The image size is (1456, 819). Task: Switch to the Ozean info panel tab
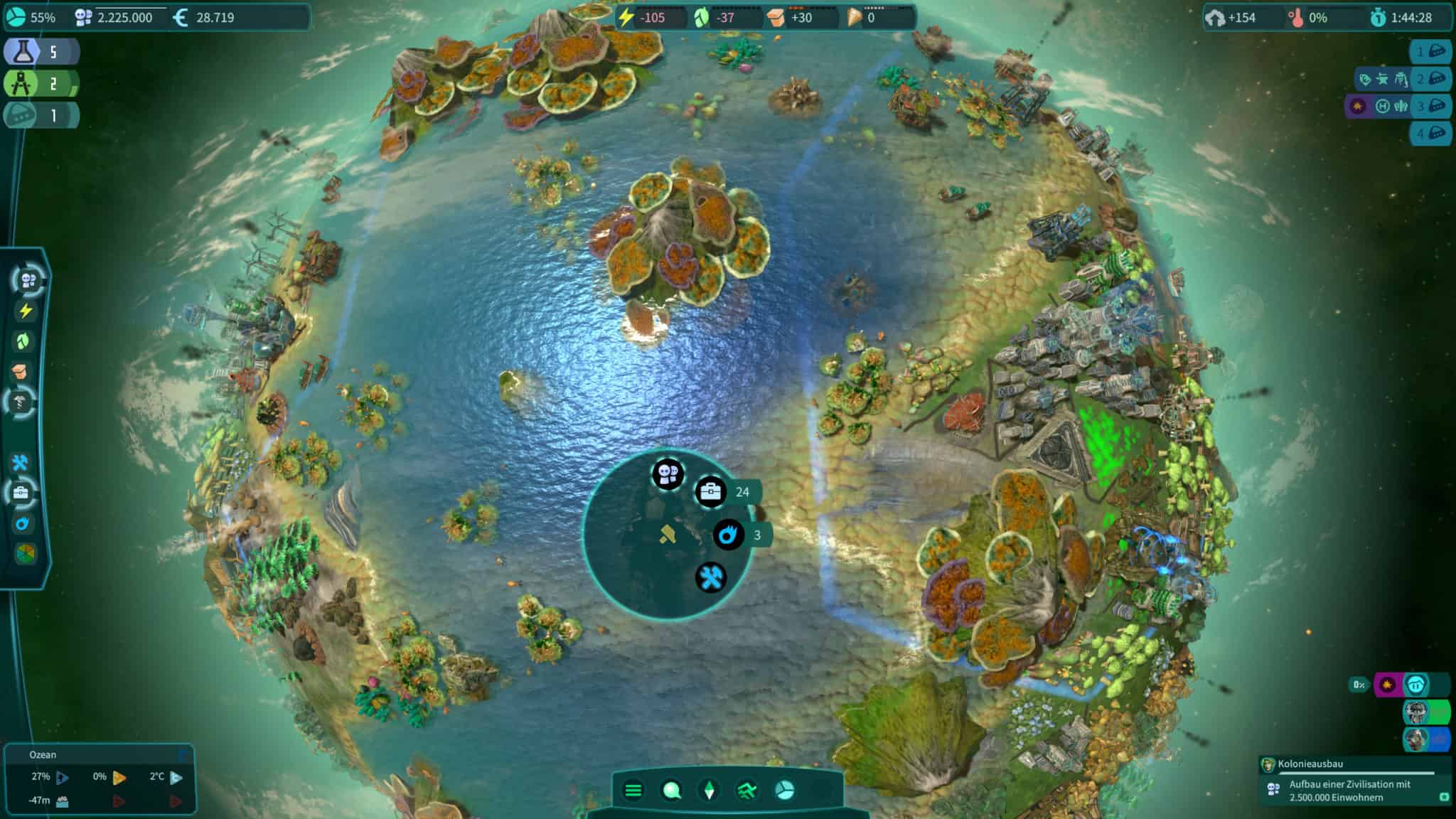tap(43, 755)
